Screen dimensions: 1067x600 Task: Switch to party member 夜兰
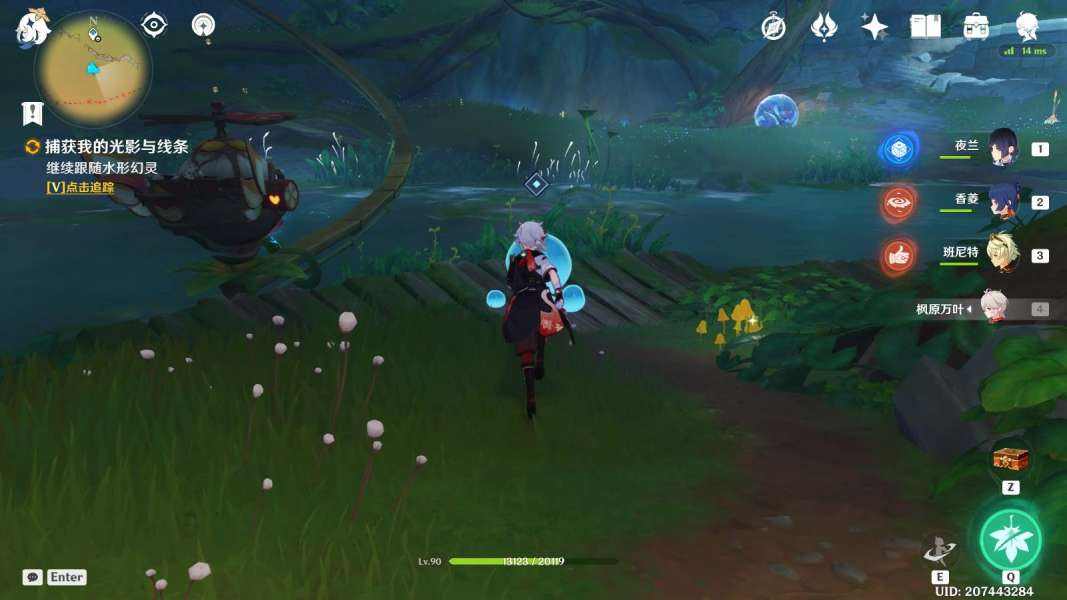1003,148
